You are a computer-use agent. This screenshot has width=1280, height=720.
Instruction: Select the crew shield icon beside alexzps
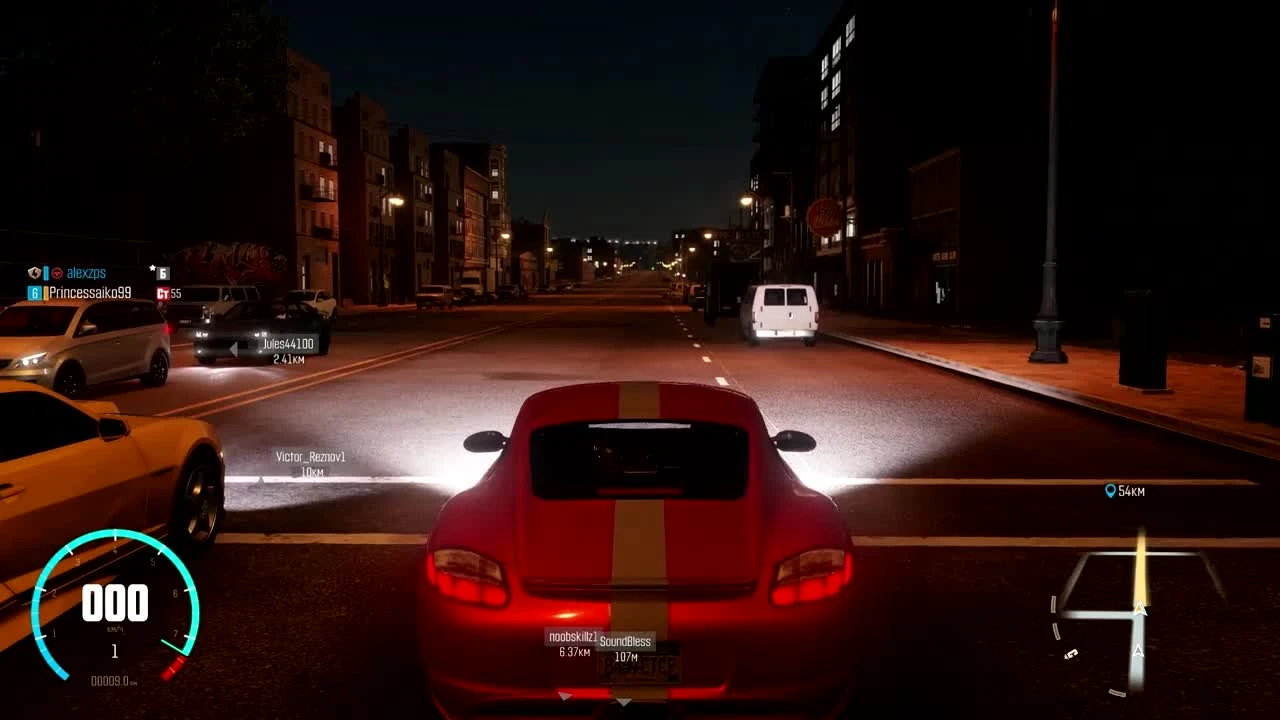coord(34,272)
